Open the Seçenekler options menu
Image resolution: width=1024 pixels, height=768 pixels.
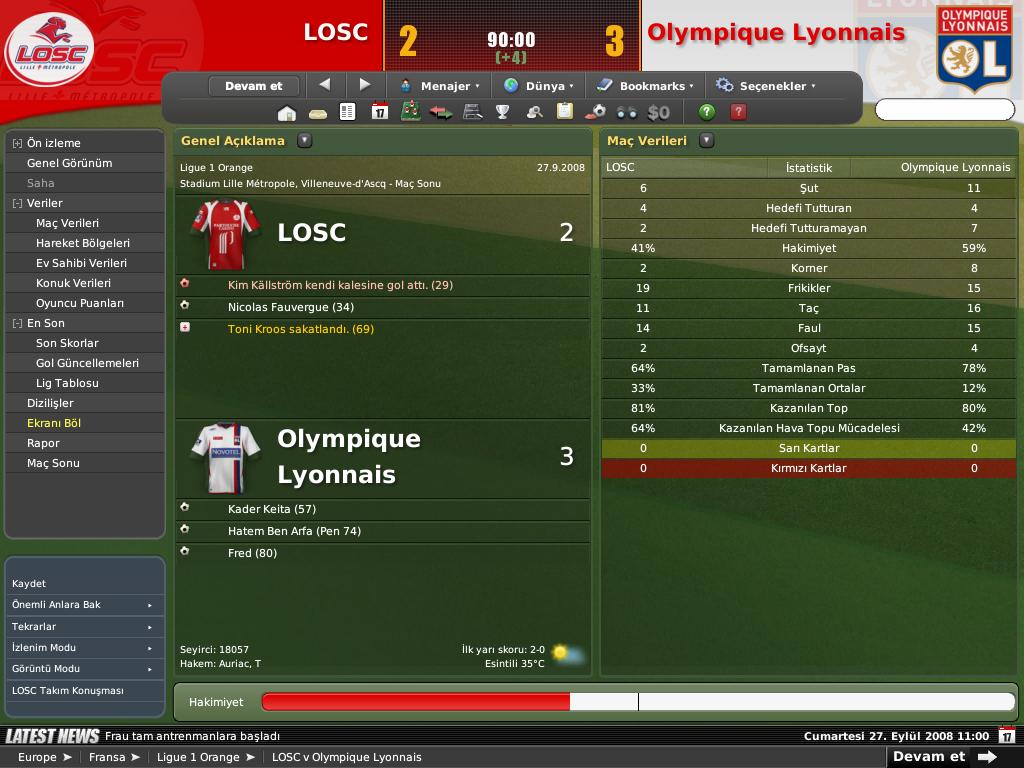tap(767, 86)
